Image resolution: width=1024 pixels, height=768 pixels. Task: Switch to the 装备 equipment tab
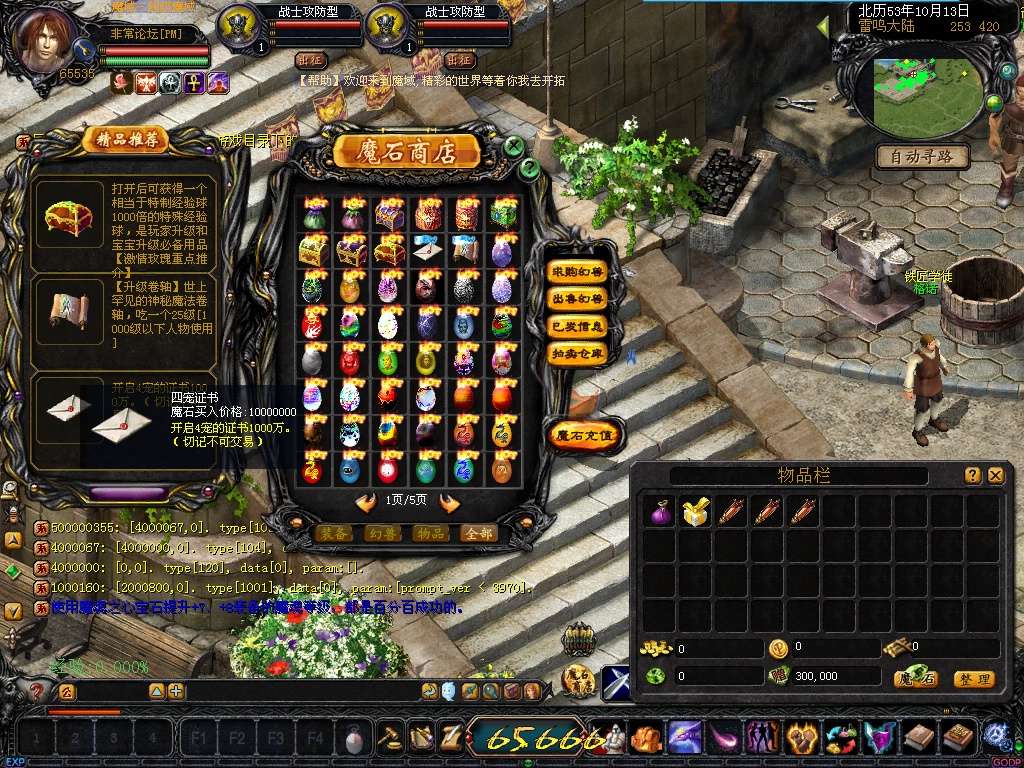(334, 534)
